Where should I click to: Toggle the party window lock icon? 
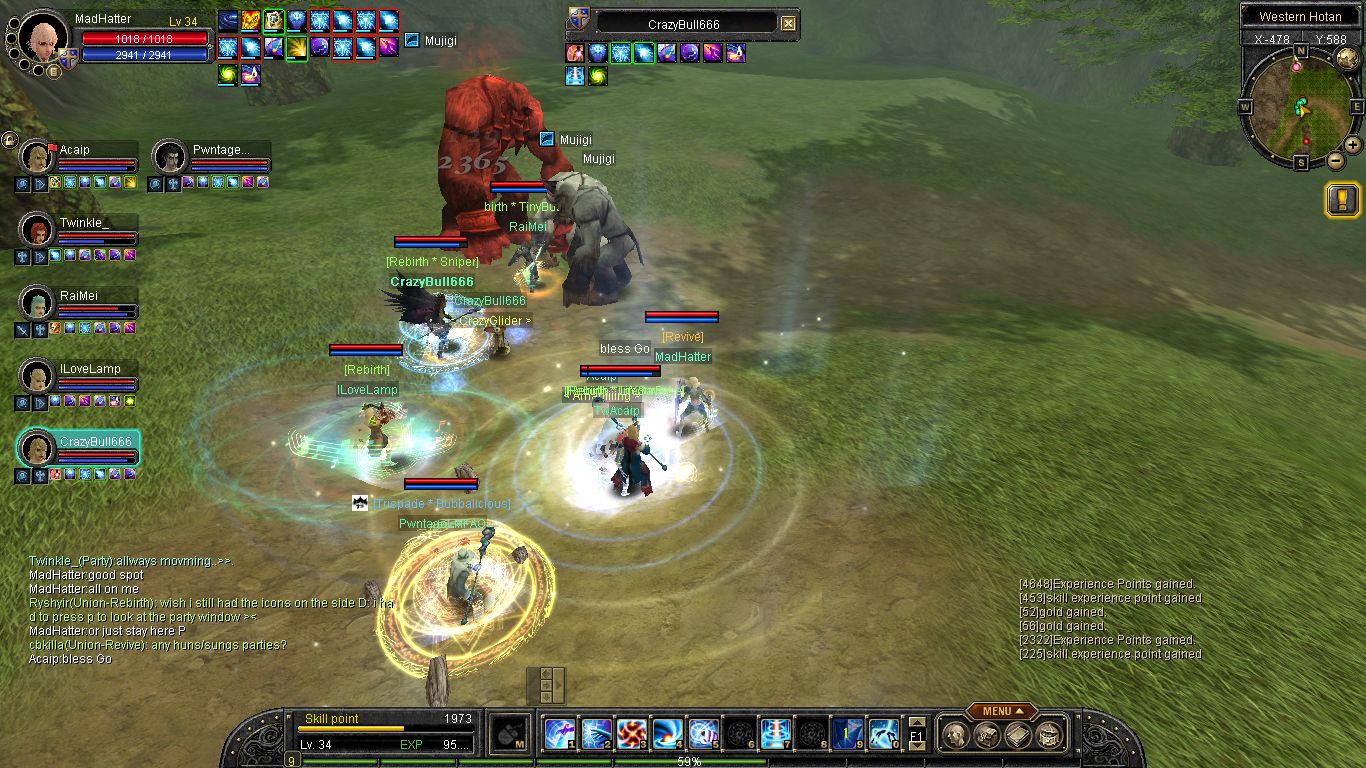tap(8, 139)
